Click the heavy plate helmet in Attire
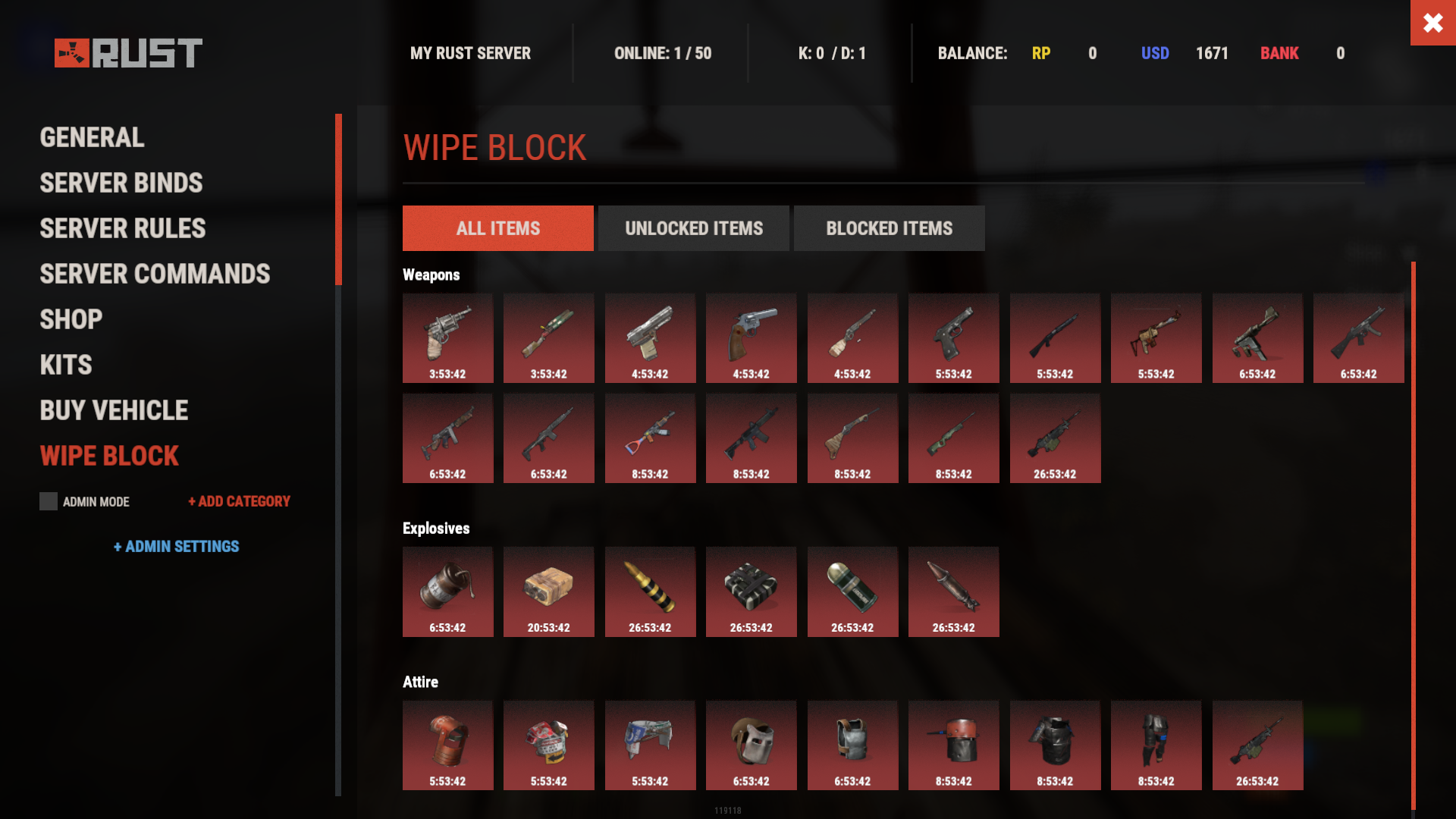The image size is (1456, 819). (x=953, y=745)
